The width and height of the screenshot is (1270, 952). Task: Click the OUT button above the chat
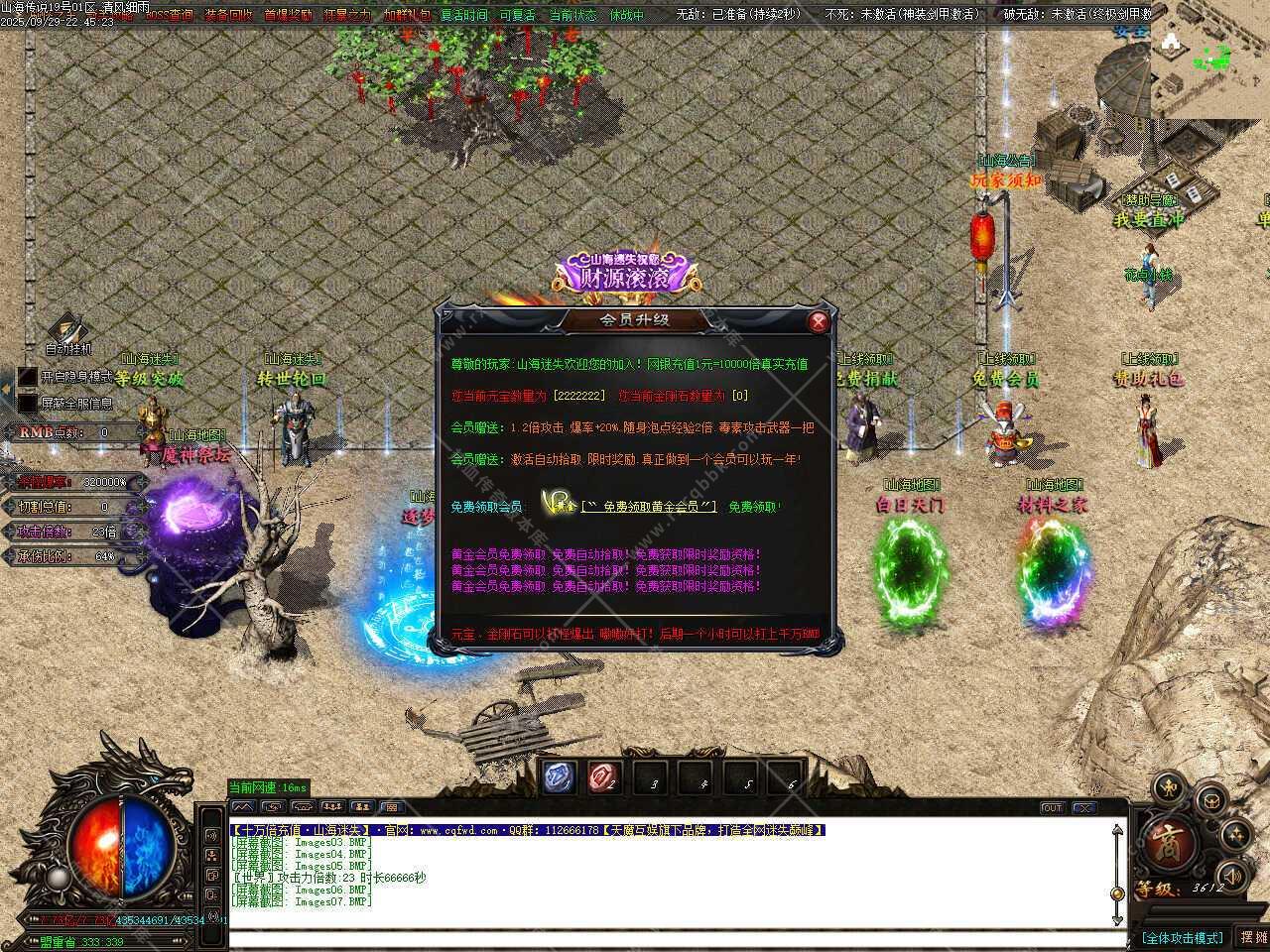(x=1052, y=808)
